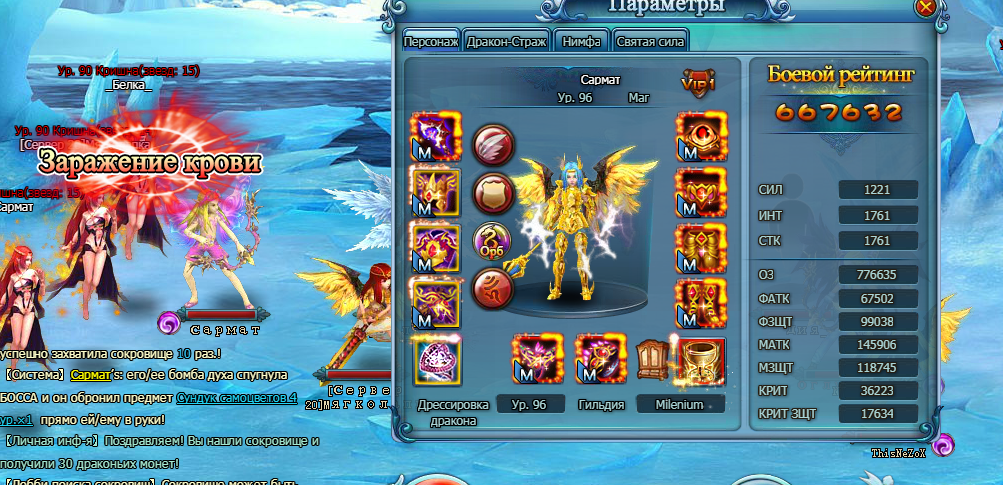Click the red rune round button
Screen dimensions: 1003x485
coord(492,289)
